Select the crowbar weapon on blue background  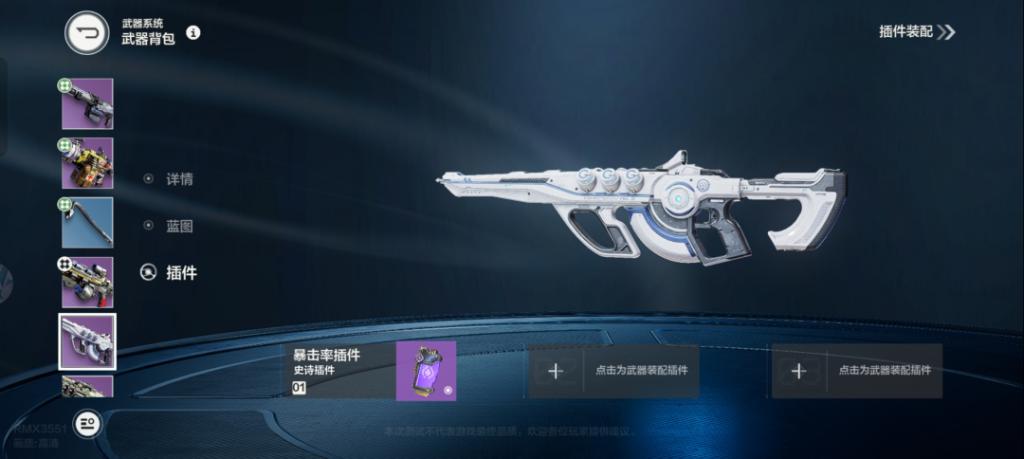pyautogui.click(x=87, y=222)
